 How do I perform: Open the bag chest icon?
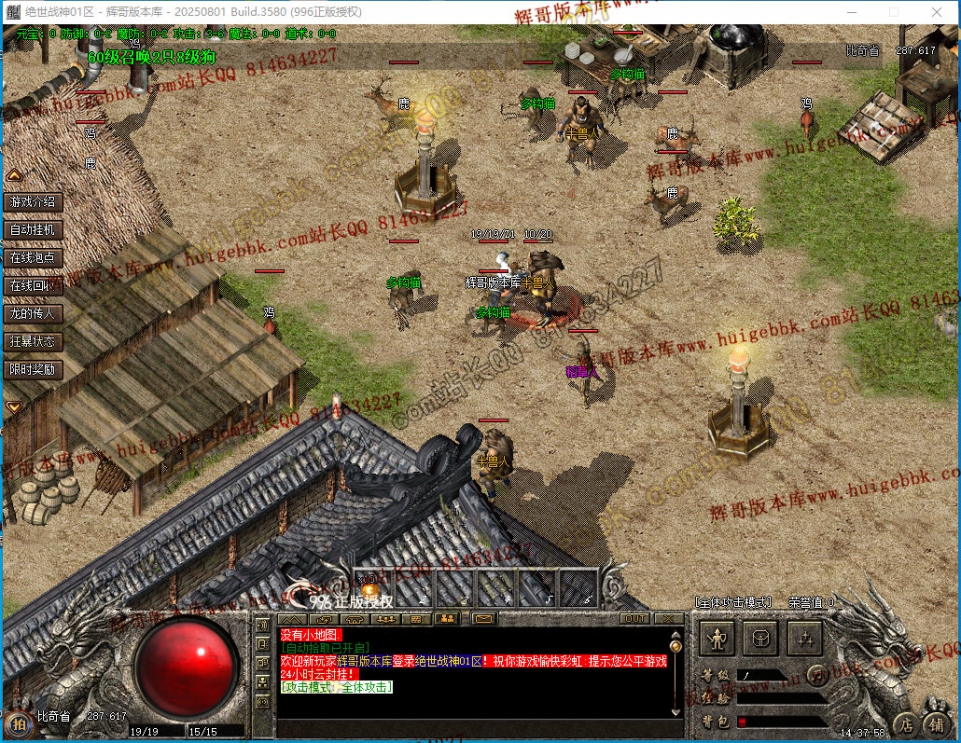pos(761,637)
